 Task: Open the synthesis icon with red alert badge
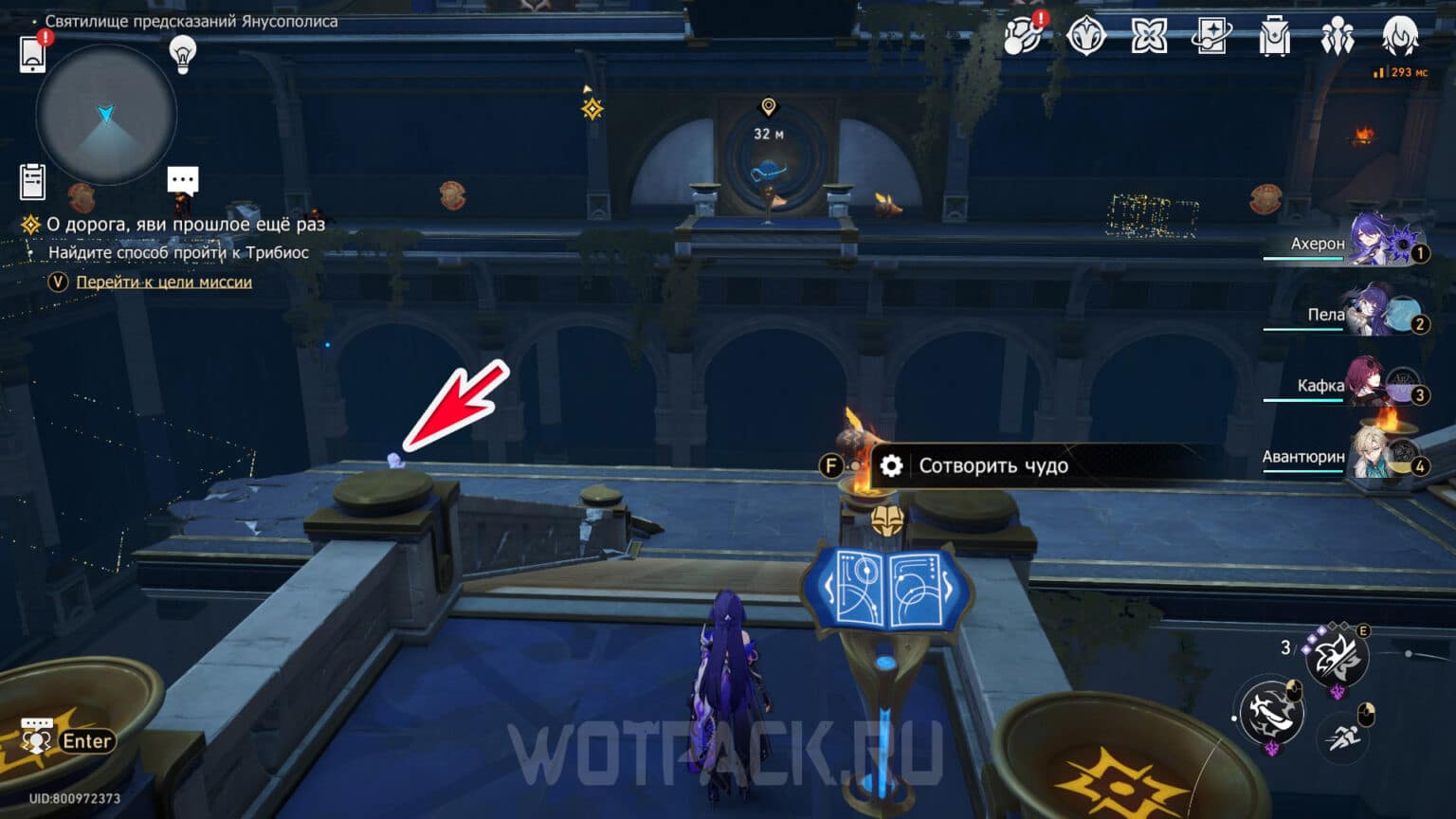(1021, 36)
